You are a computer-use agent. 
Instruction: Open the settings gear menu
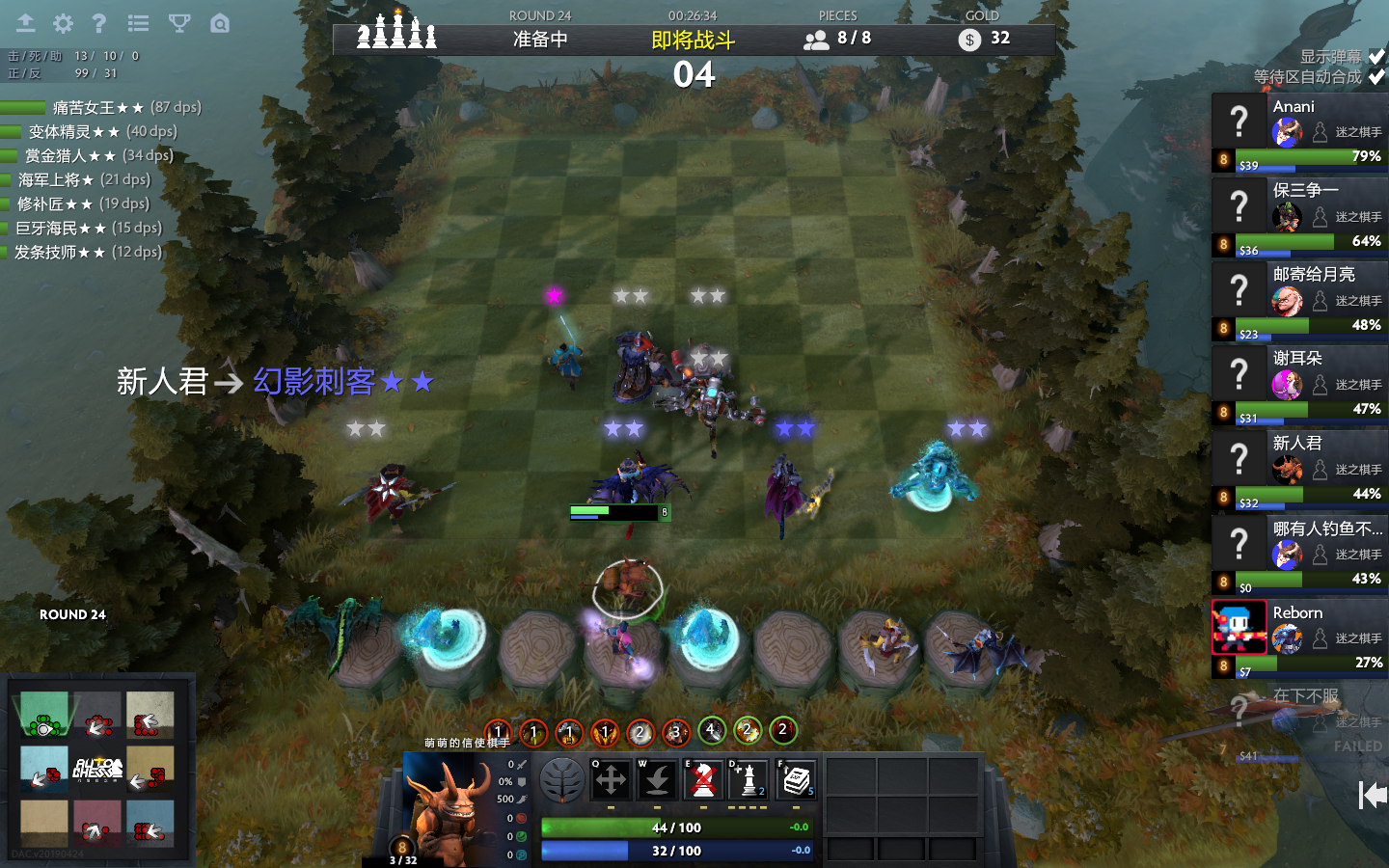[x=63, y=23]
